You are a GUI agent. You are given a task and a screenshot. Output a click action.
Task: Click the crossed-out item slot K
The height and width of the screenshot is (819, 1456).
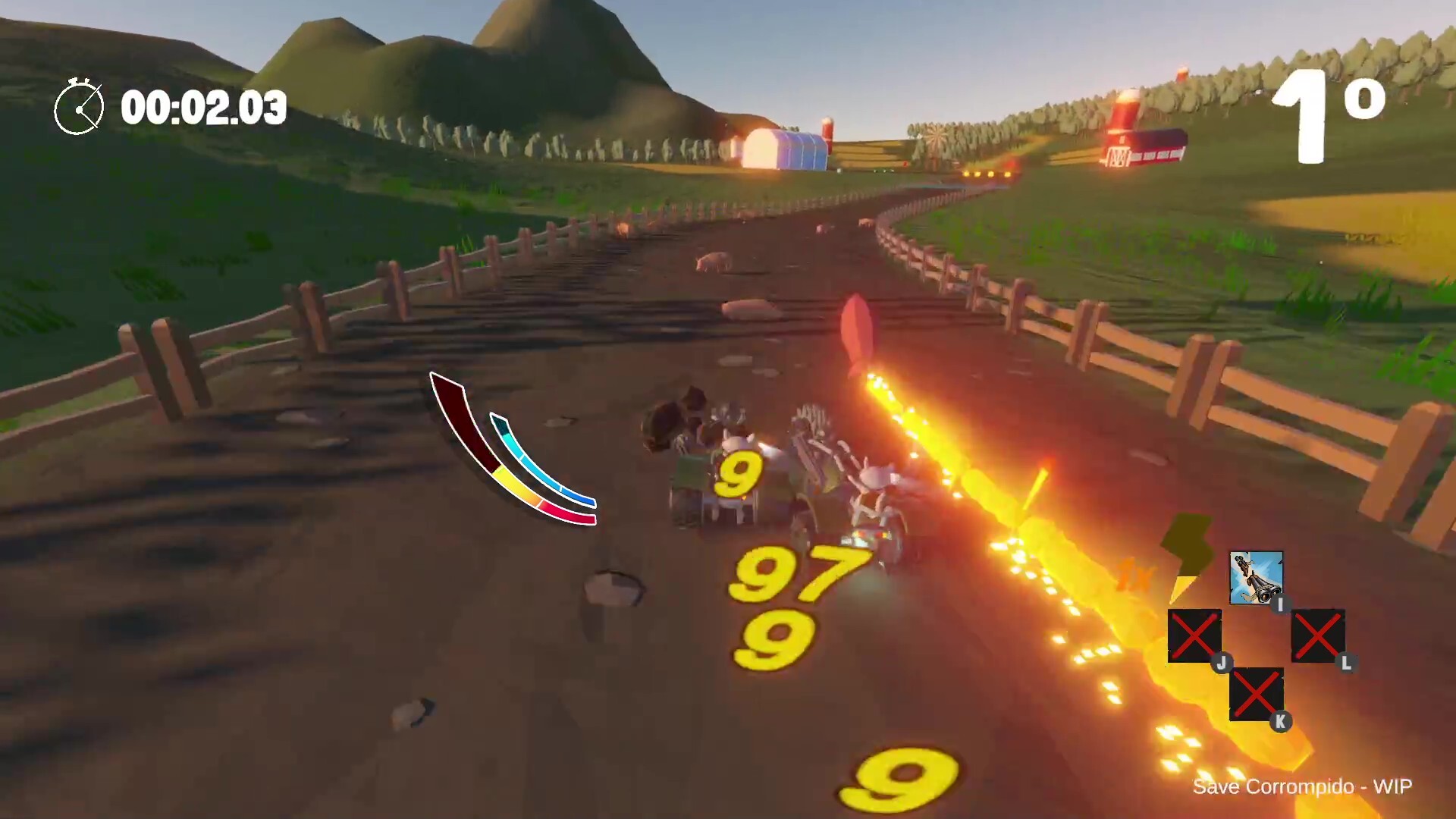pos(1256,693)
